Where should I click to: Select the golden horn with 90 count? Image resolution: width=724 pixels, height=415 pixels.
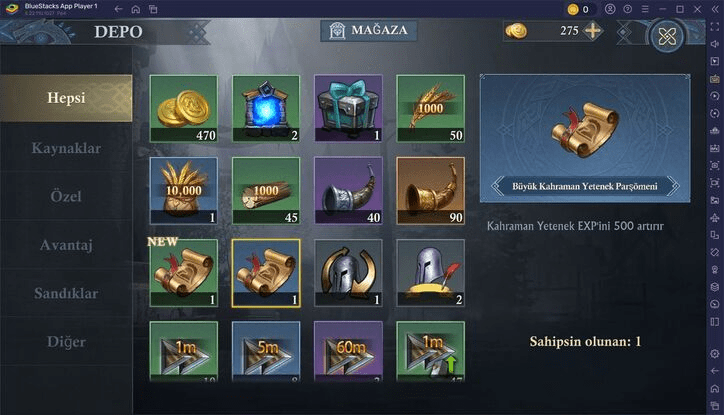coord(430,190)
